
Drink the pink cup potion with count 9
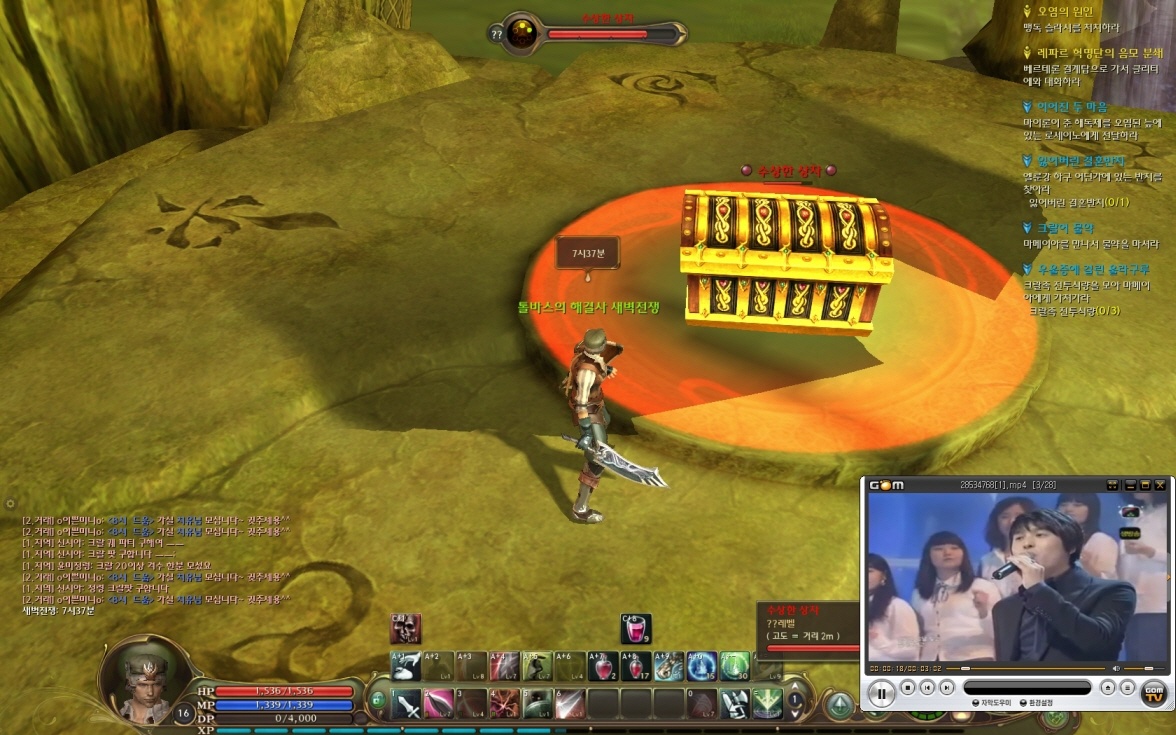point(636,628)
